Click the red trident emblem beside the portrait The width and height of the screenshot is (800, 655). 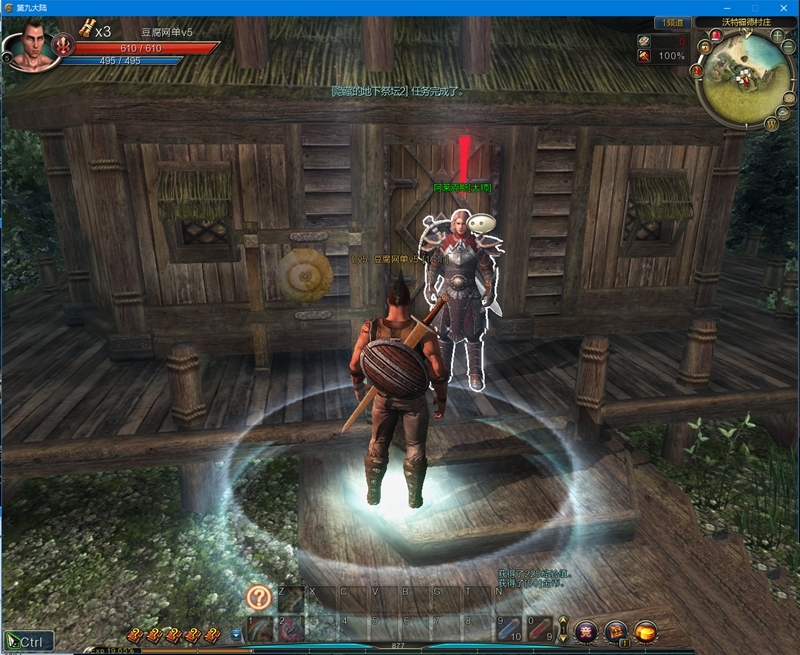pyautogui.click(x=64, y=44)
